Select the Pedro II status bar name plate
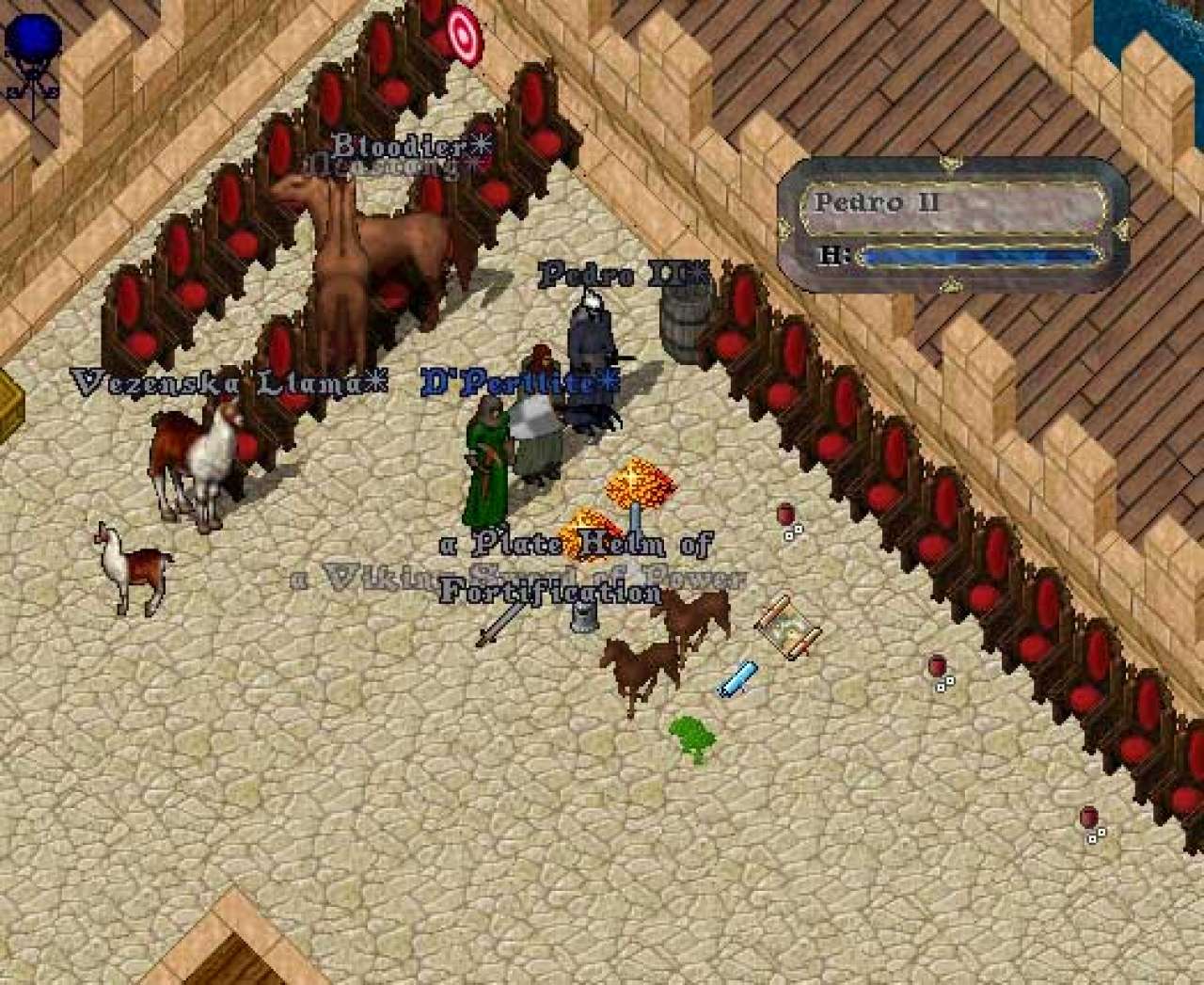 click(x=952, y=203)
